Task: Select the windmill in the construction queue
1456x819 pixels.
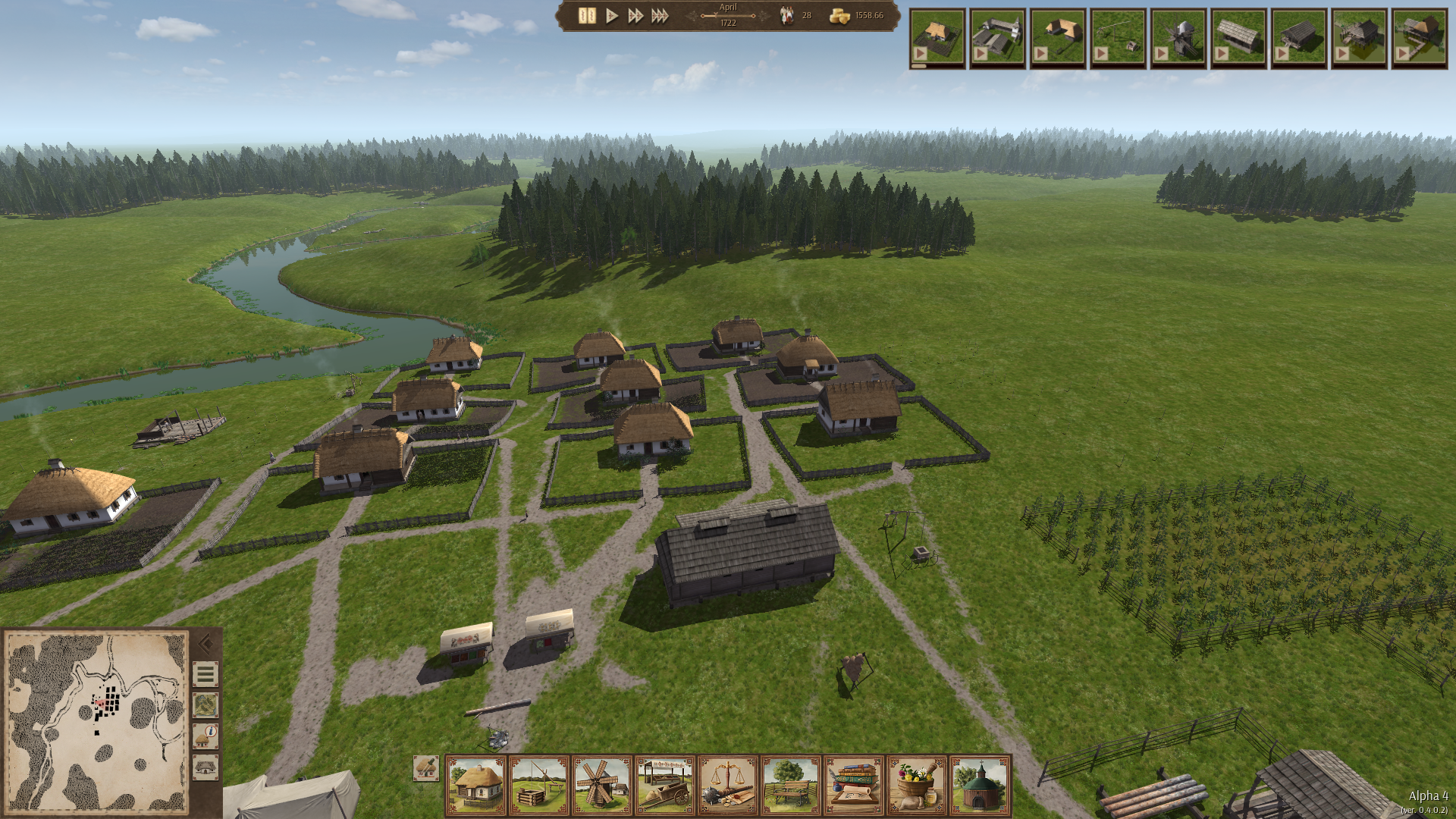Action: [1178, 39]
